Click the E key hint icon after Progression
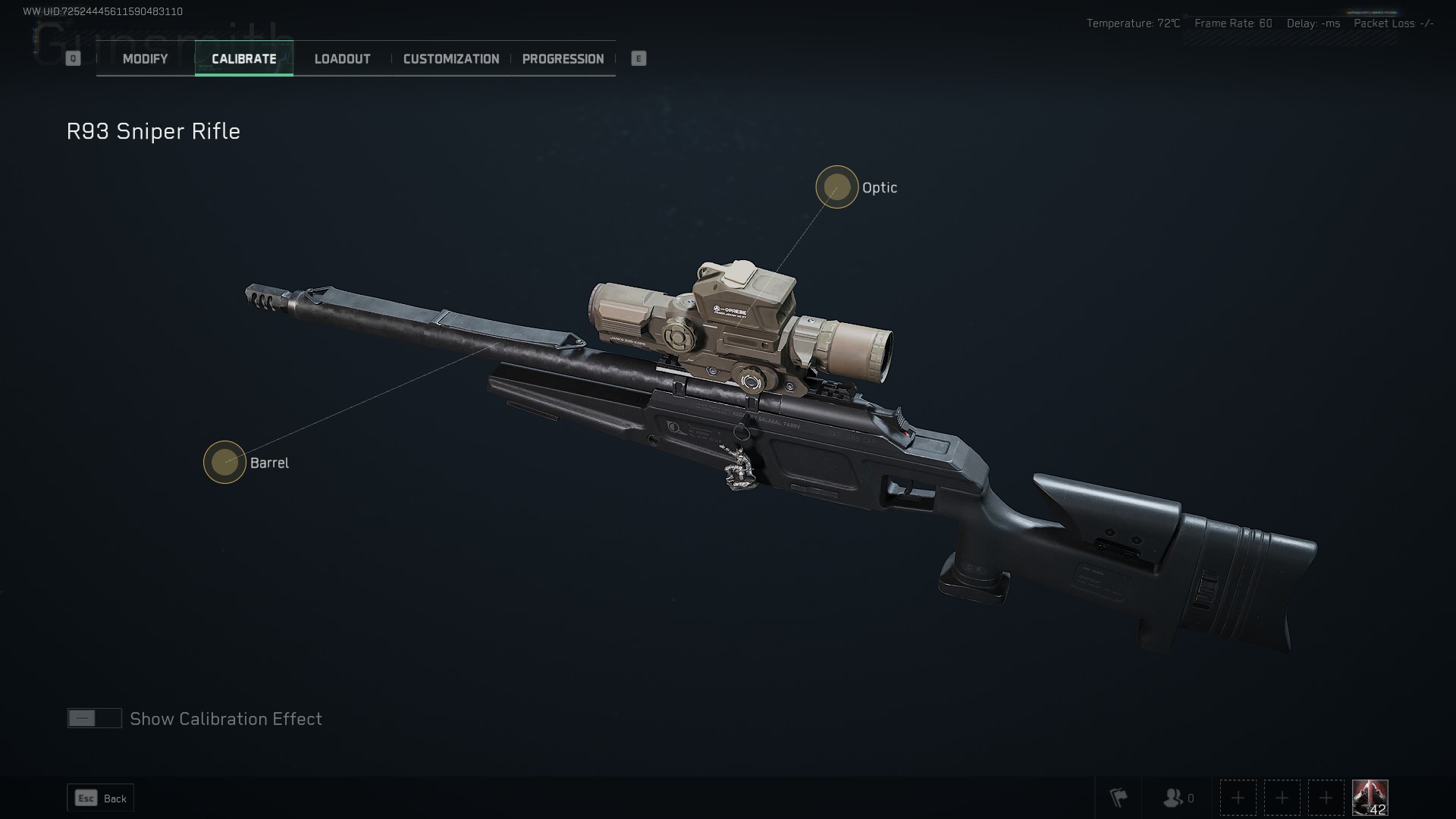Image resolution: width=1456 pixels, height=819 pixels. click(637, 58)
